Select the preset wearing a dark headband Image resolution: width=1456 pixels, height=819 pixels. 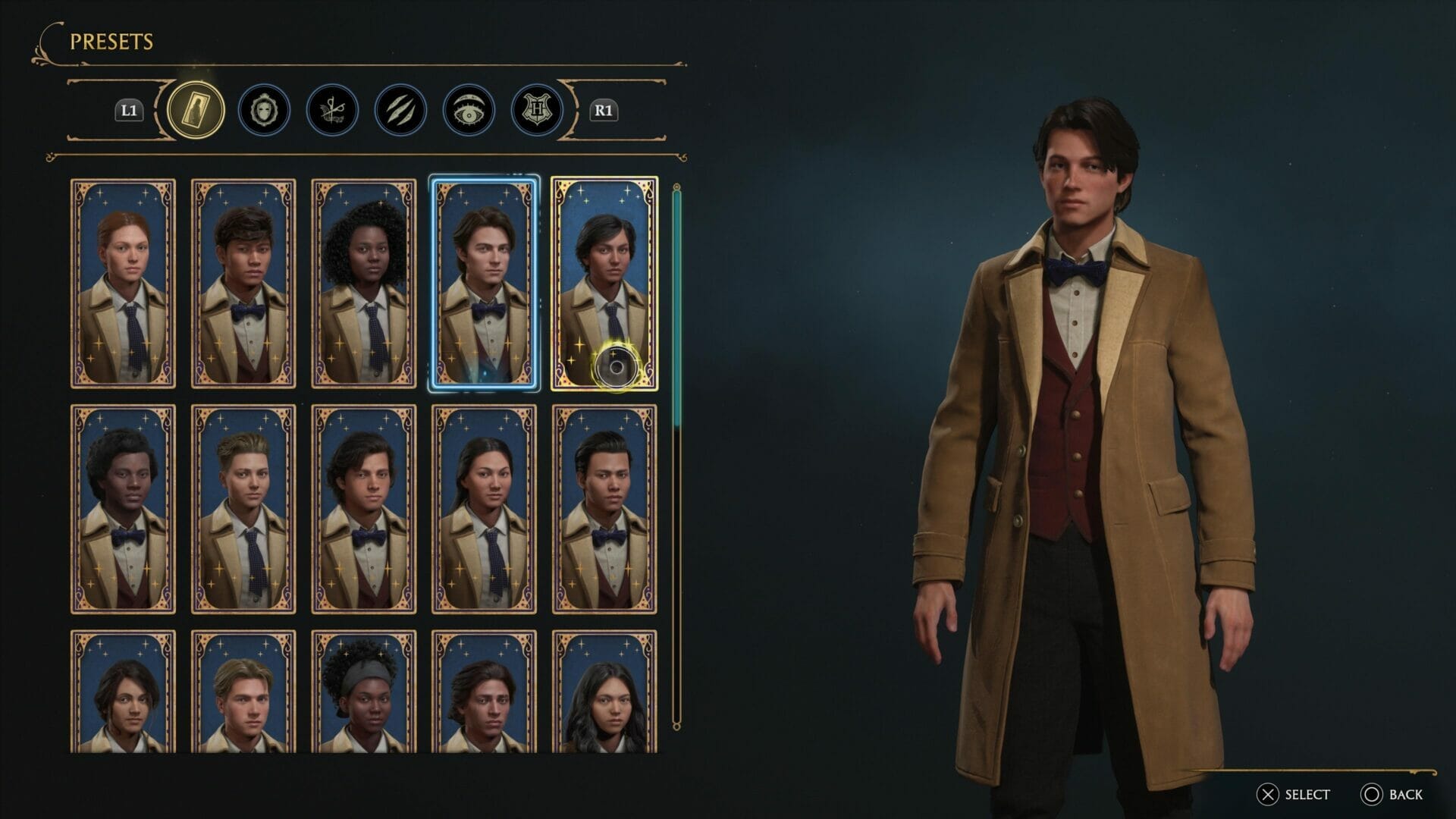(x=364, y=692)
